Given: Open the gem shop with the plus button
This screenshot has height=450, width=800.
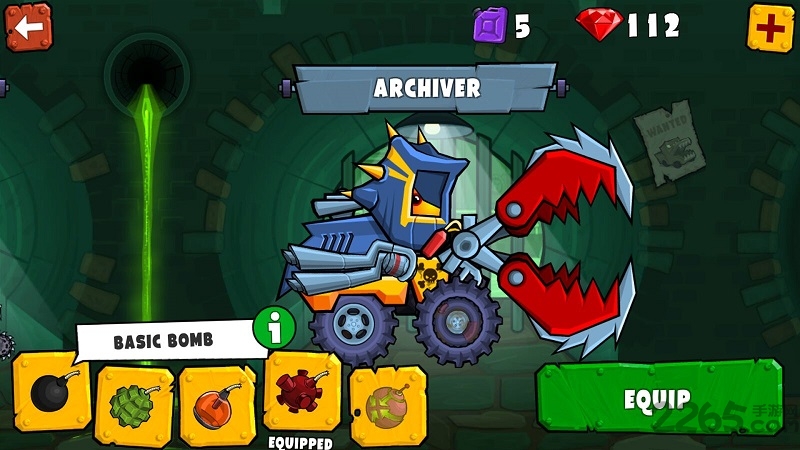Looking at the screenshot, I should coord(770,27).
